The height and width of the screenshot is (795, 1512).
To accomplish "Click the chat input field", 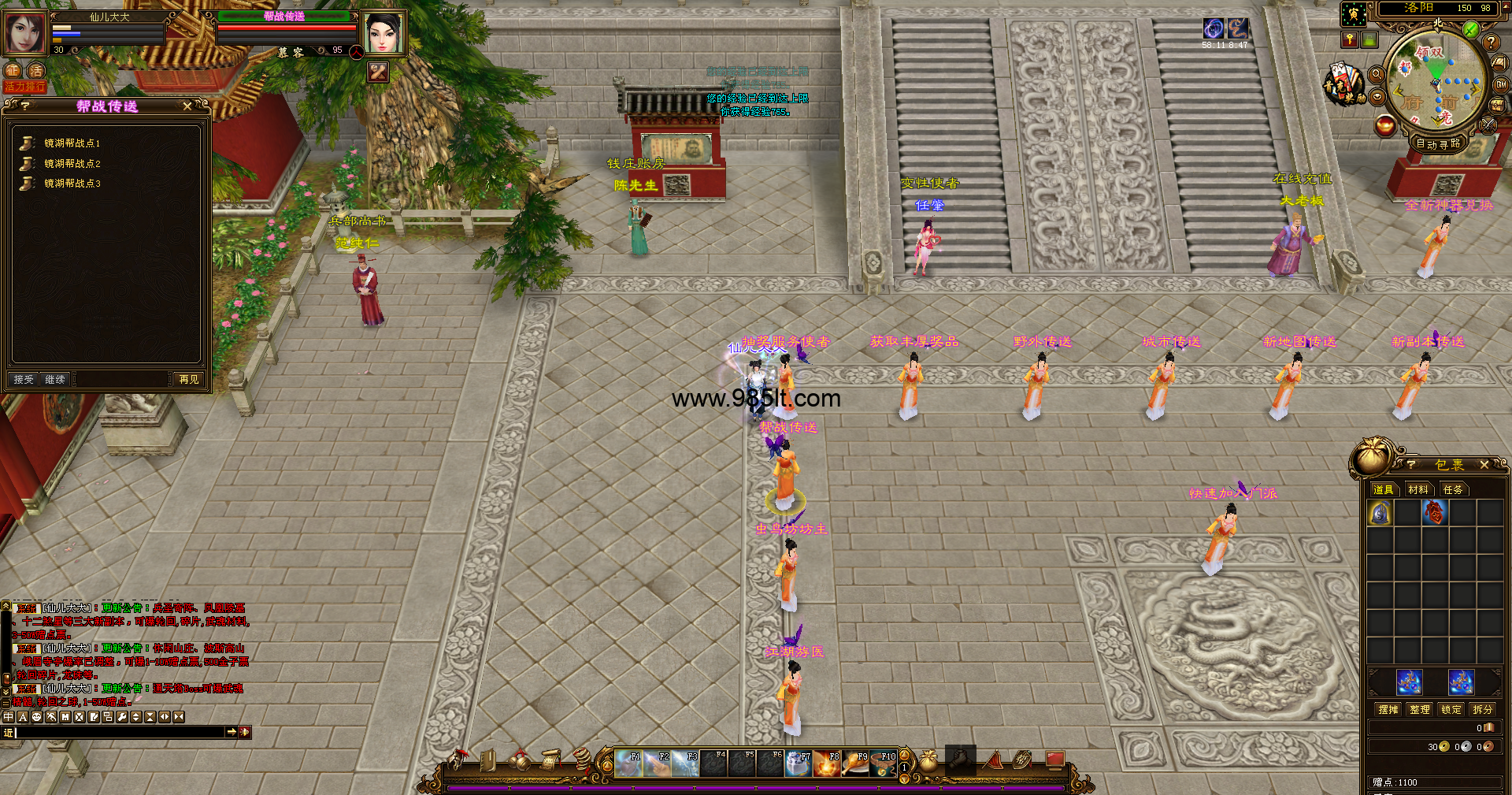I will pyautogui.click(x=118, y=733).
